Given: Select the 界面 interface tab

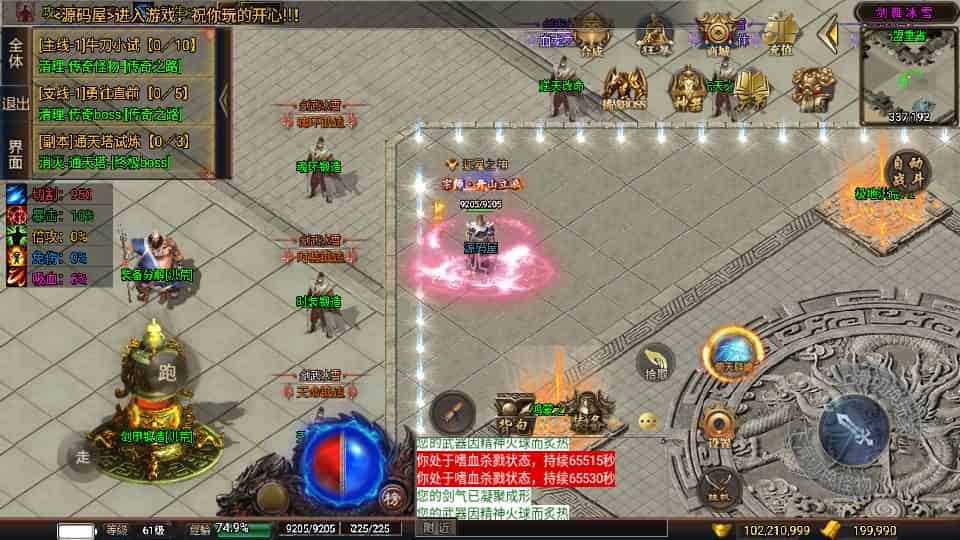Looking at the screenshot, I should (16, 153).
